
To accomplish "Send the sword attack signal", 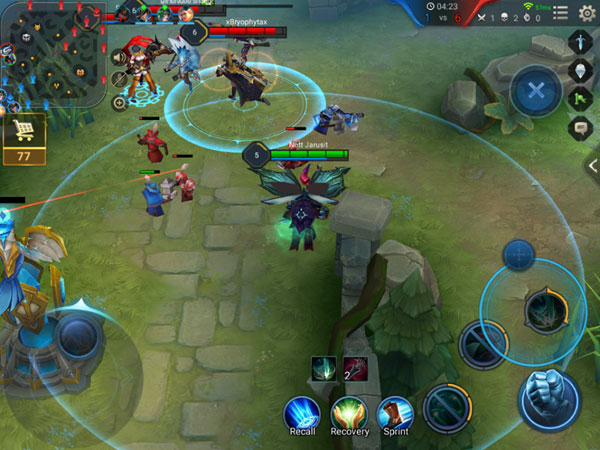I will (582, 42).
